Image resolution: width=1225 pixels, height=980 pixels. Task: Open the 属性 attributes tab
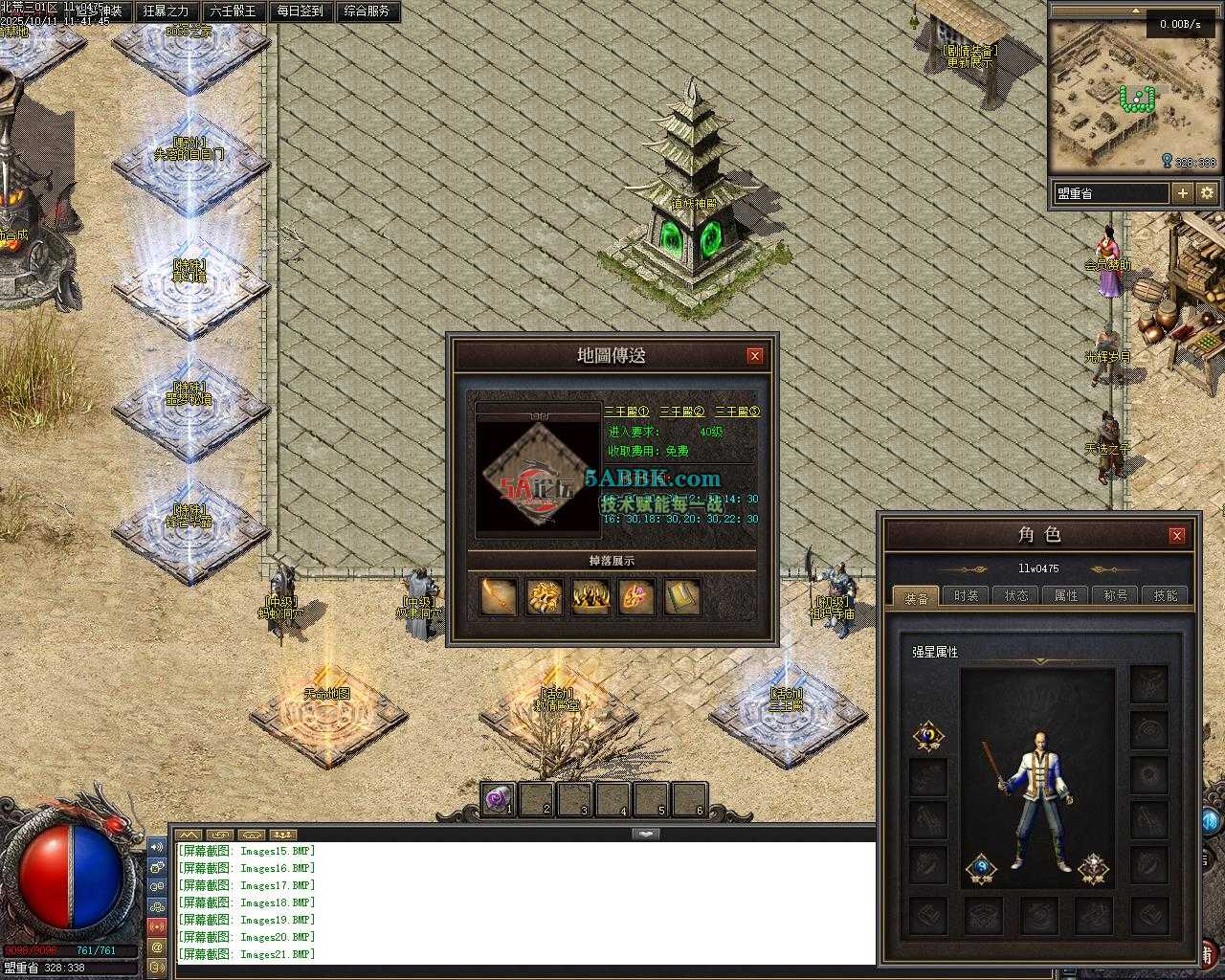[1066, 595]
